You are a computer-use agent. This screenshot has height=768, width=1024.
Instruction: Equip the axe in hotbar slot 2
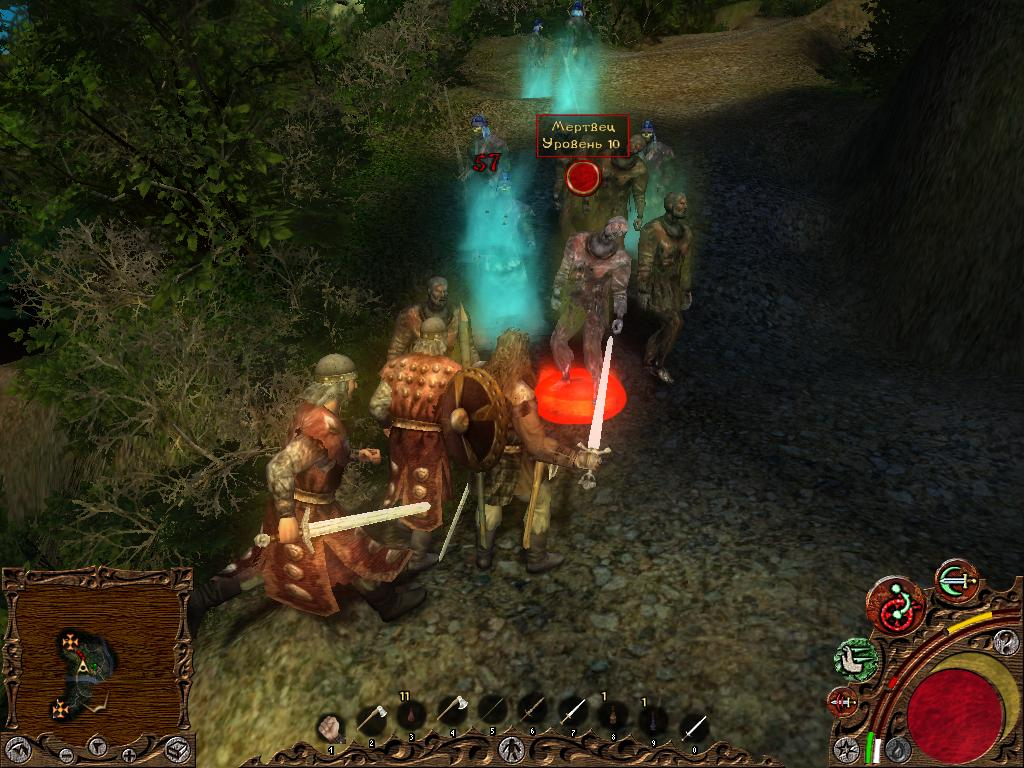tap(370, 716)
